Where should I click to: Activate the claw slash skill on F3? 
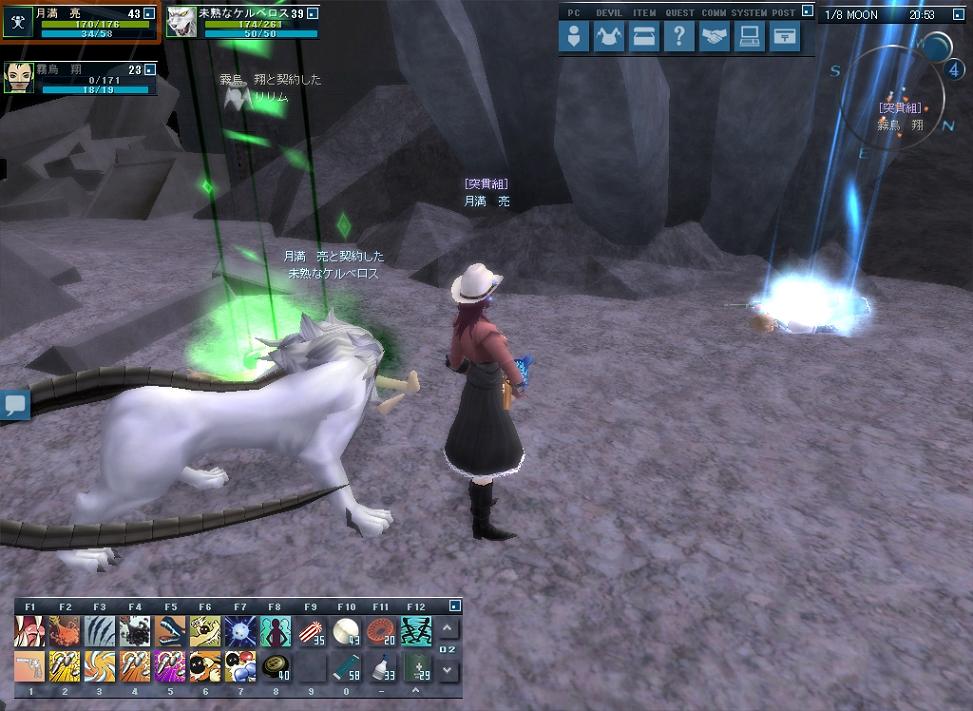100,631
